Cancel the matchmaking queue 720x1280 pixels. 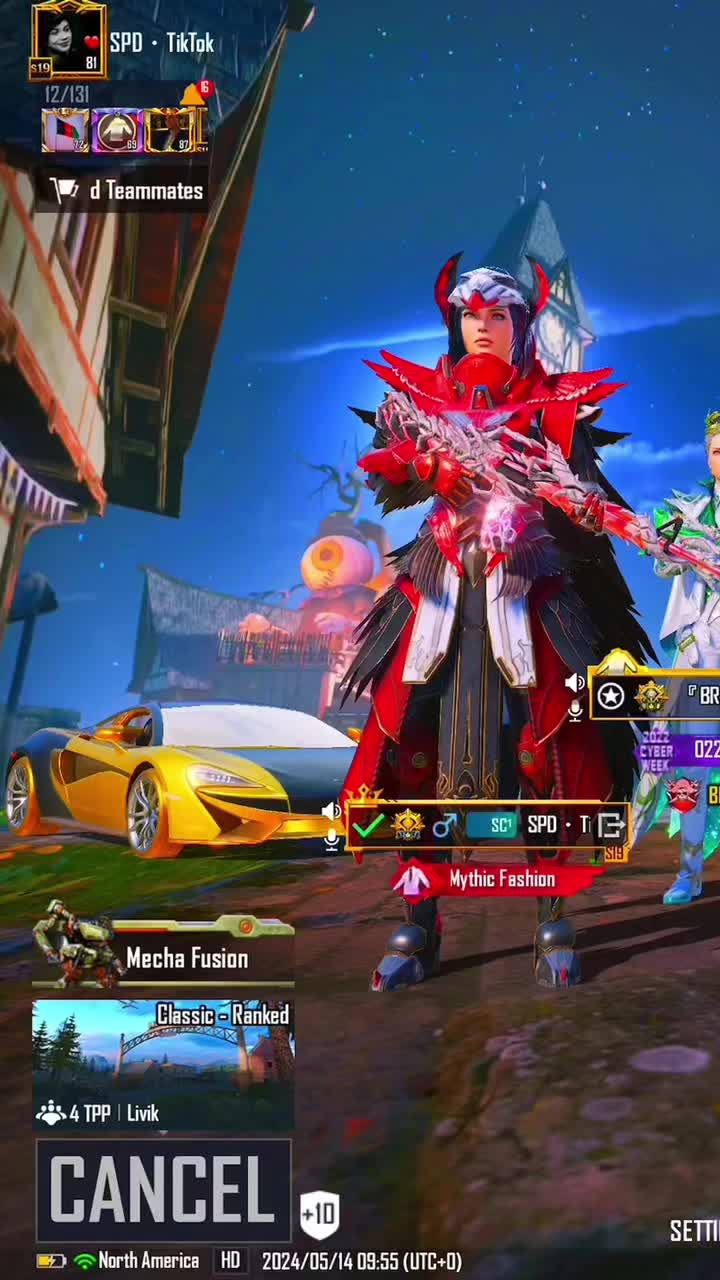163,1190
